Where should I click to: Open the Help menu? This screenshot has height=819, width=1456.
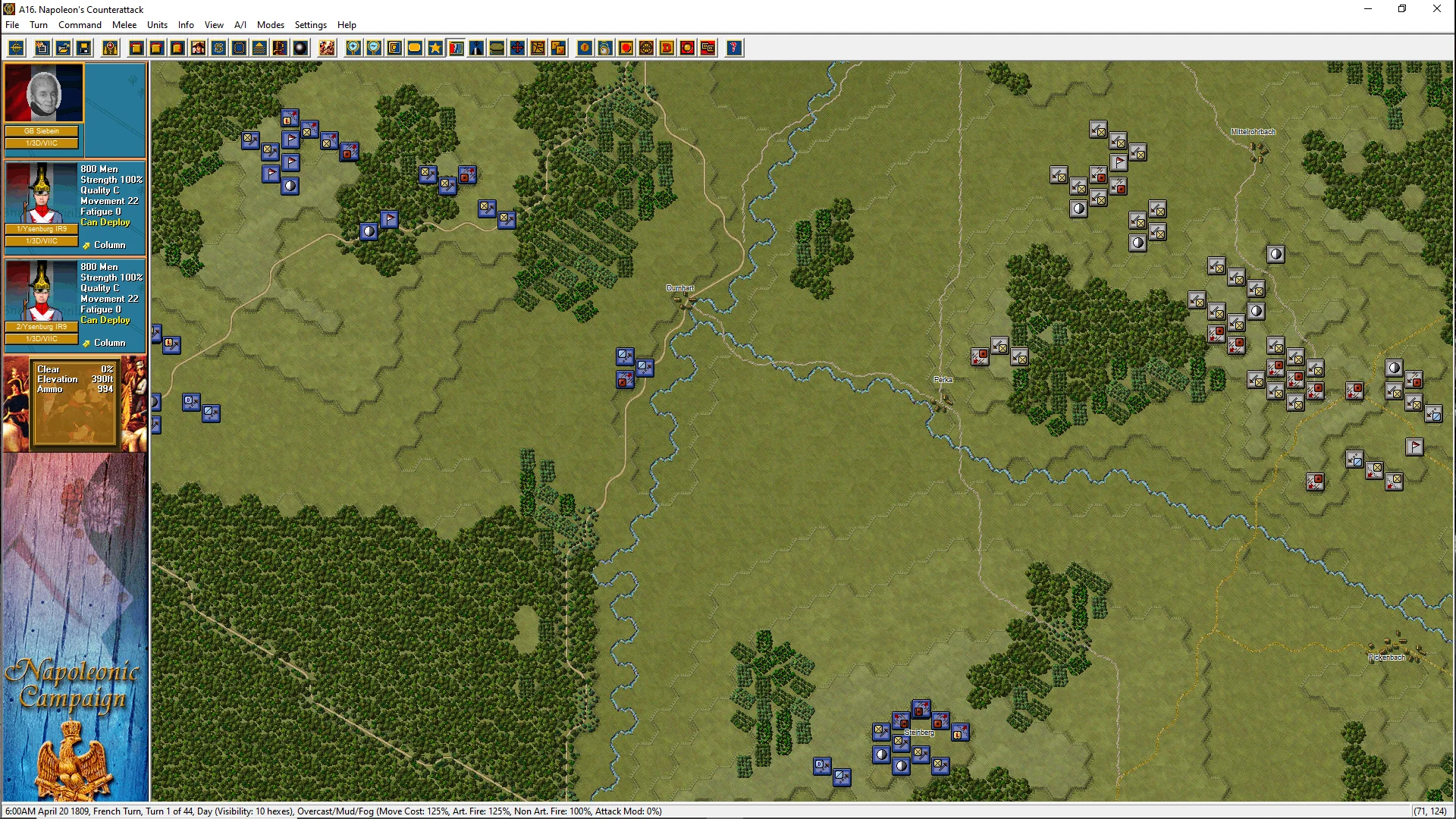coord(347,25)
